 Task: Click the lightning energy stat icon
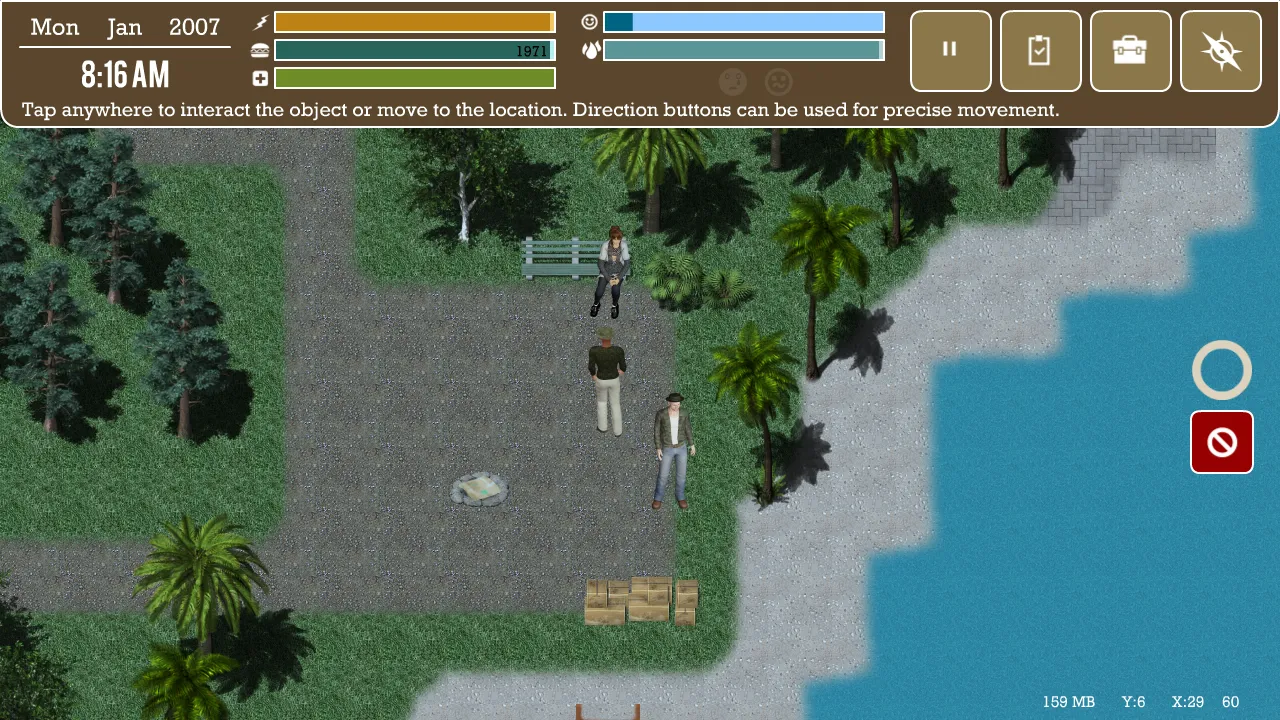pyautogui.click(x=259, y=21)
